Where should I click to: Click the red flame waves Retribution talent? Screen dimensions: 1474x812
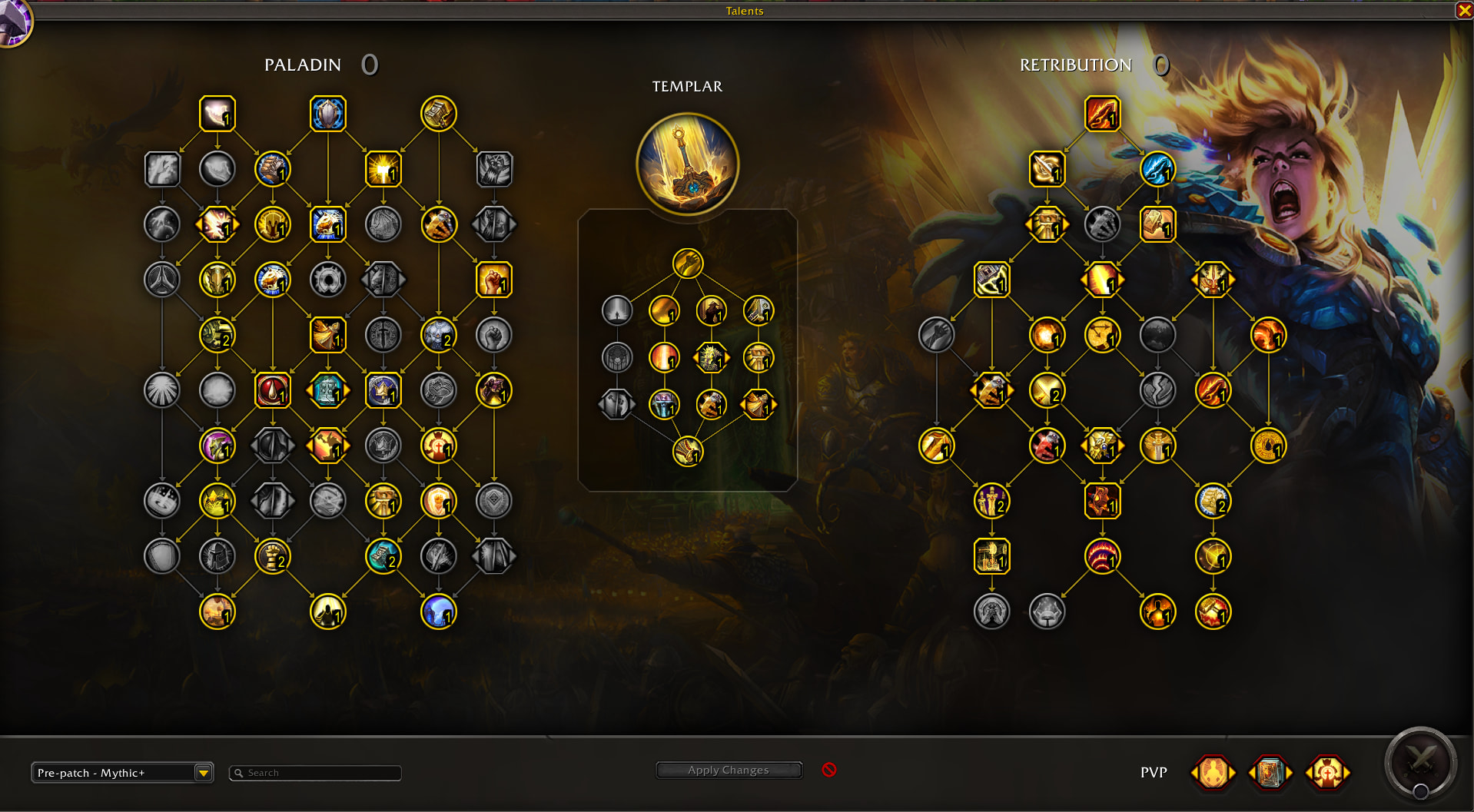coord(1103,556)
